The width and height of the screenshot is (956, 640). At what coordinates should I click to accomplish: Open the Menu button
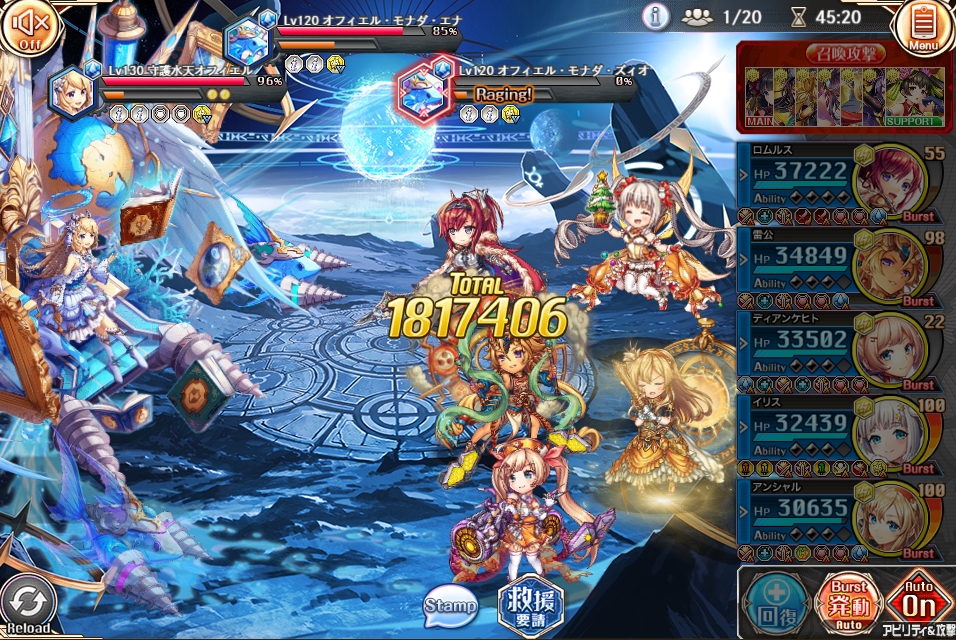coord(924,27)
